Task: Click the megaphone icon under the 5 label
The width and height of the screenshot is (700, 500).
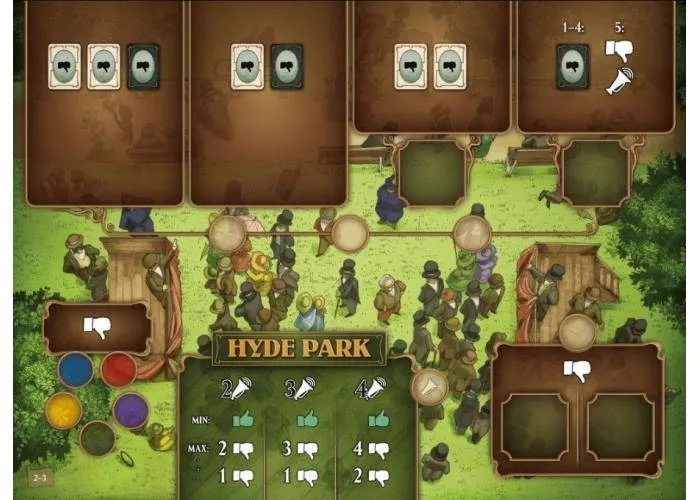Action: pyautogui.click(x=620, y=84)
